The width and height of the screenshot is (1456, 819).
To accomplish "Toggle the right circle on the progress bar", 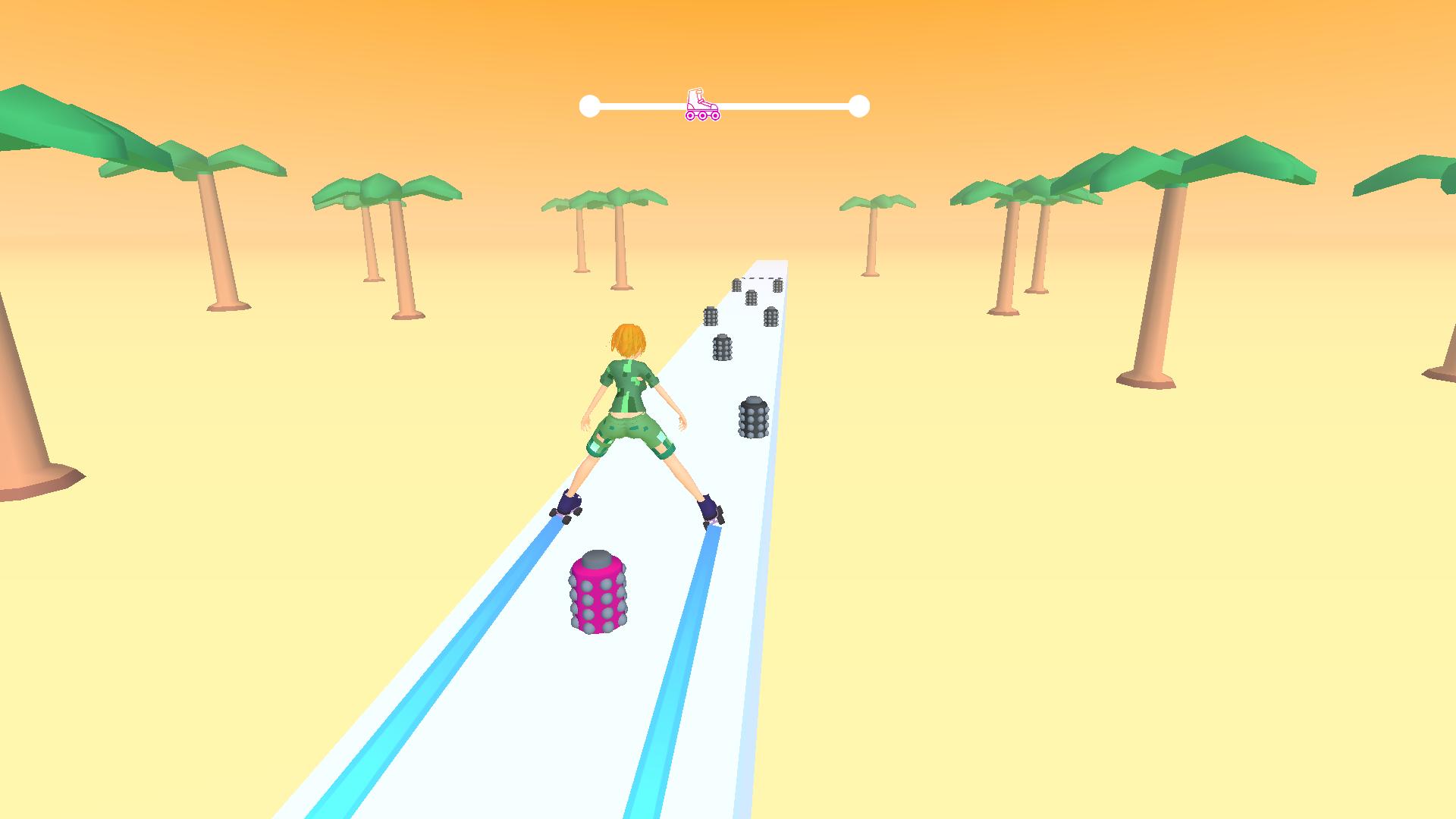I will tap(859, 105).
